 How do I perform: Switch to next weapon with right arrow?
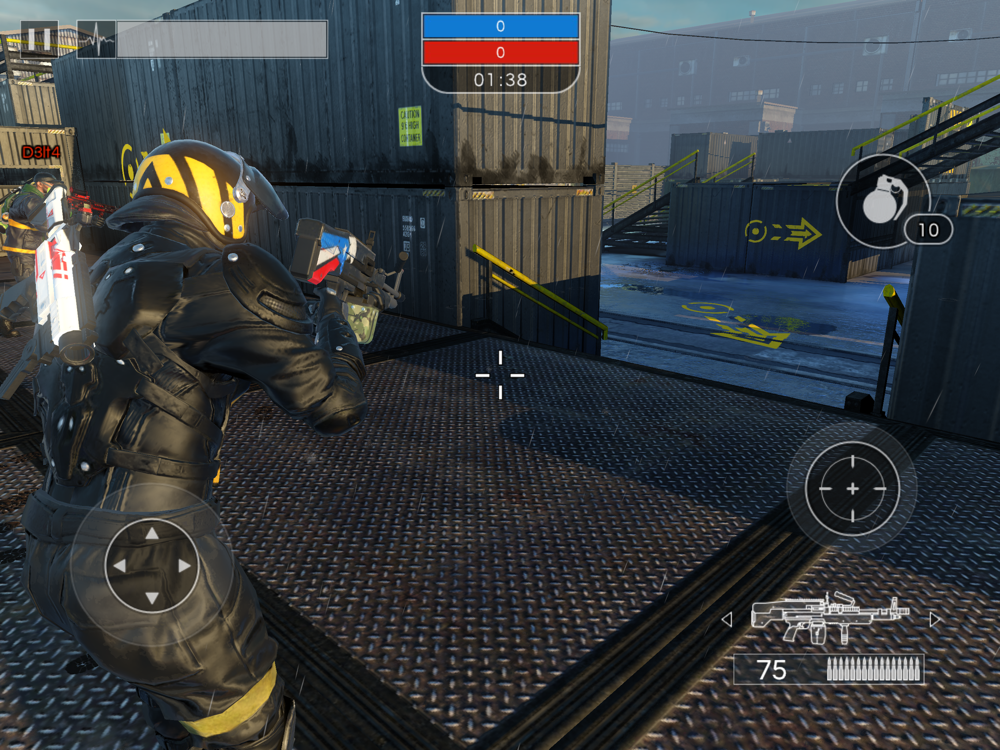(935, 620)
